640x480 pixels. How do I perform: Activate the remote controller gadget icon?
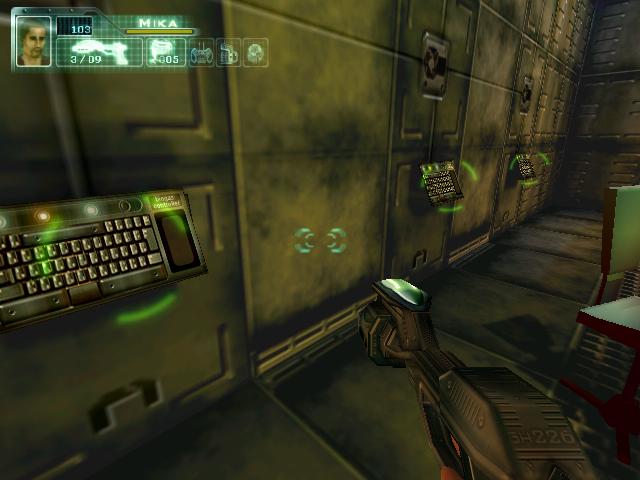pyautogui.click(x=201, y=52)
